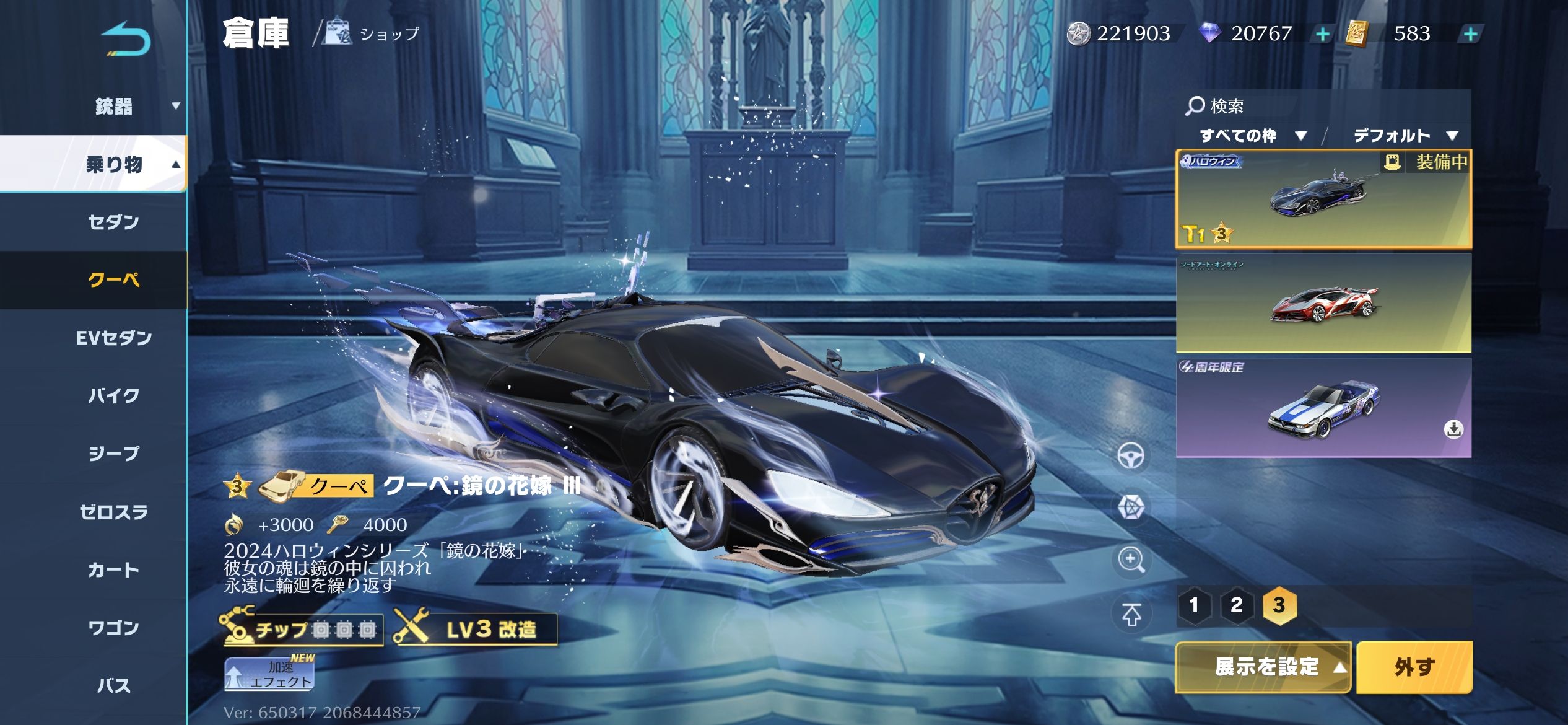Screen dimensions: 1568x725
Task: Show the ゼロスラ vehicle skins
Action: click(x=114, y=512)
